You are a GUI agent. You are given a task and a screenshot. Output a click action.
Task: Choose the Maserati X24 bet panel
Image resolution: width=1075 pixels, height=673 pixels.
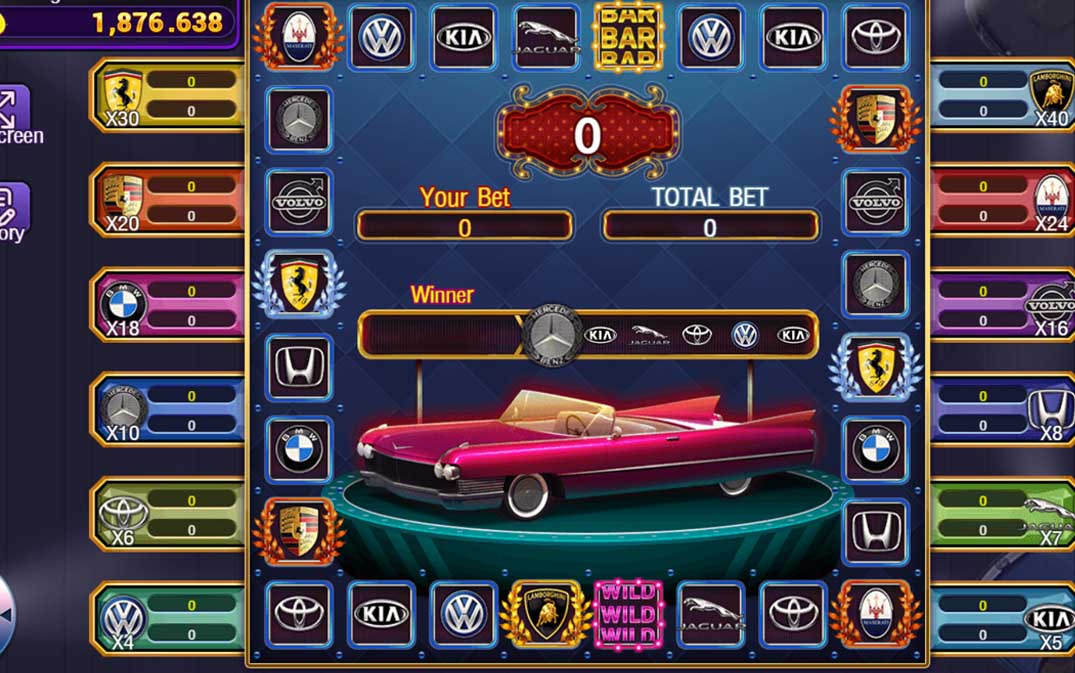pos(1000,201)
